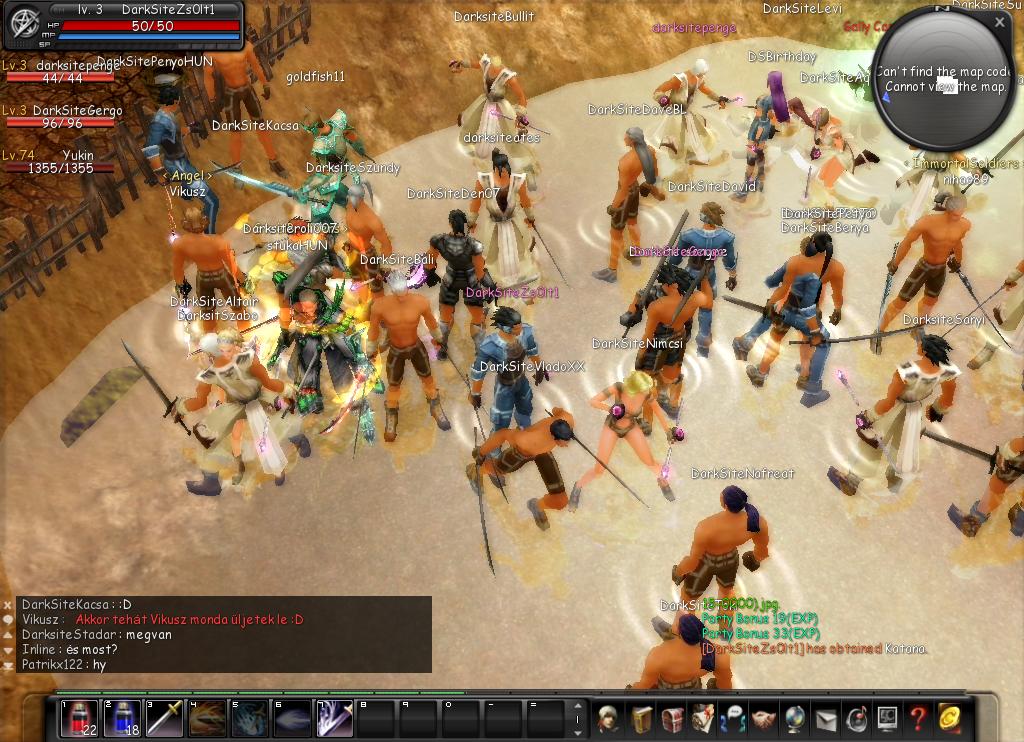
Task: Open the character portrait menu icon
Action: point(608,718)
